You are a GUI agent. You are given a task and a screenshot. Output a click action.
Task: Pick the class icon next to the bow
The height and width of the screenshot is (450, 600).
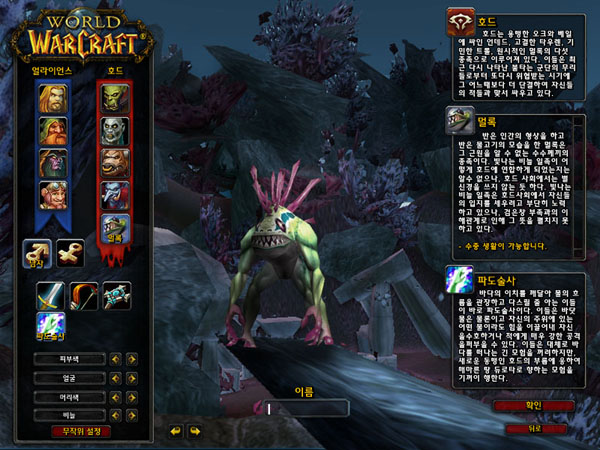116,295
